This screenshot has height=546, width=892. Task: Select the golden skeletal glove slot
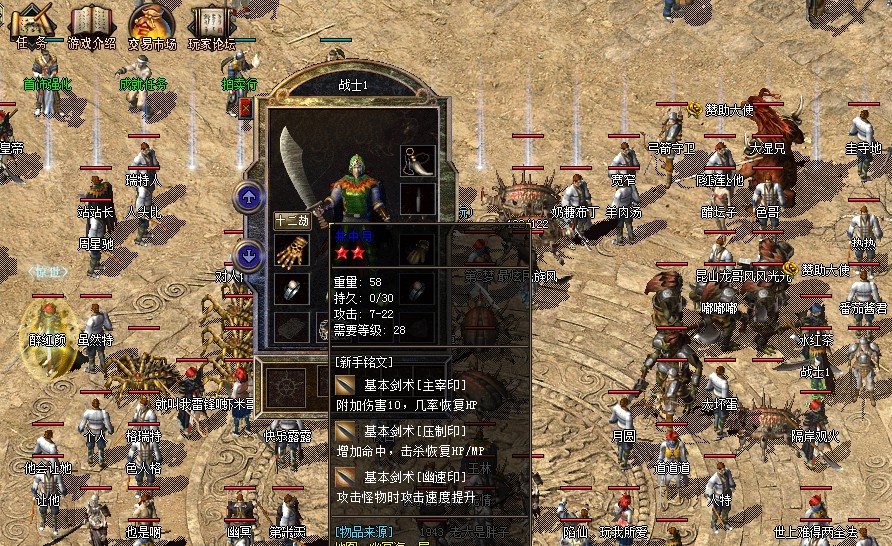[290, 251]
